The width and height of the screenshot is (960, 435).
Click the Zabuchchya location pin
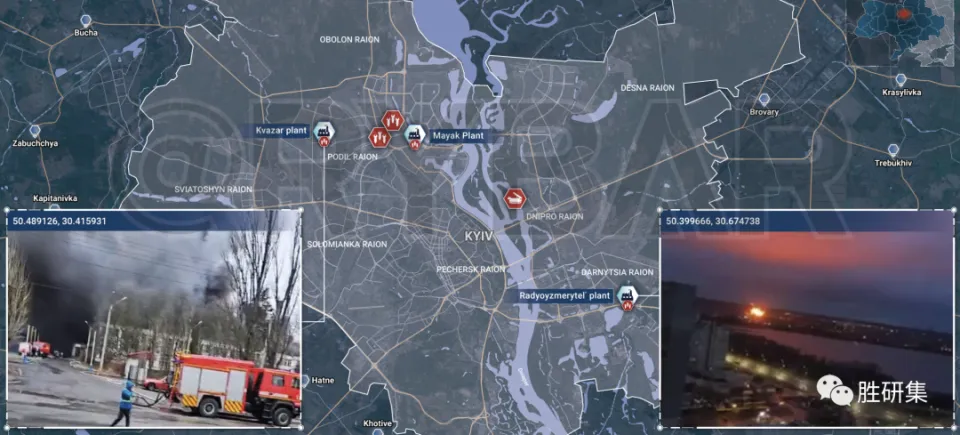35,131
